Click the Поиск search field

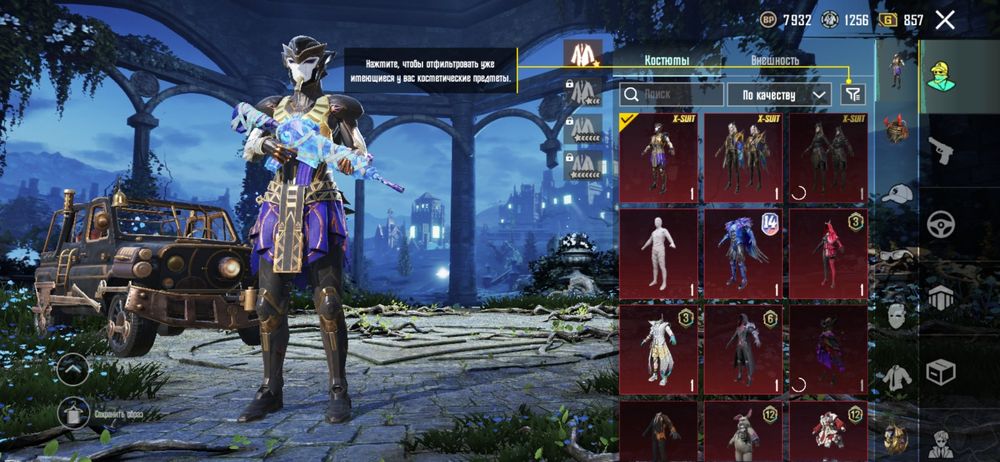671,95
